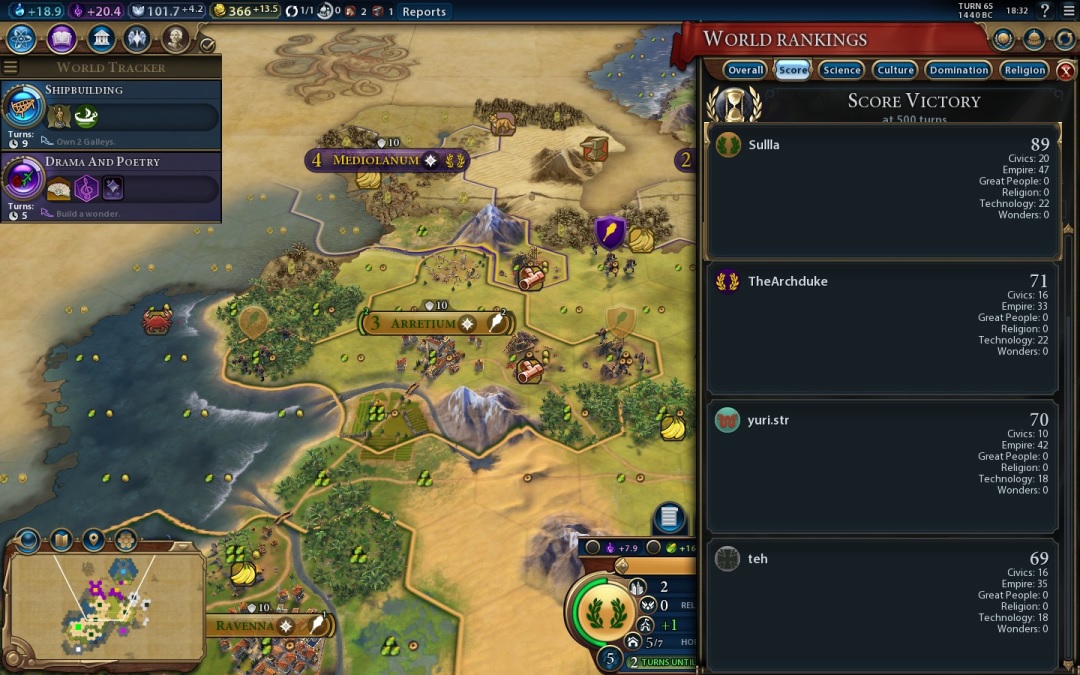
Task: Switch to the Overall rankings tab
Action: [x=745, y=70]
